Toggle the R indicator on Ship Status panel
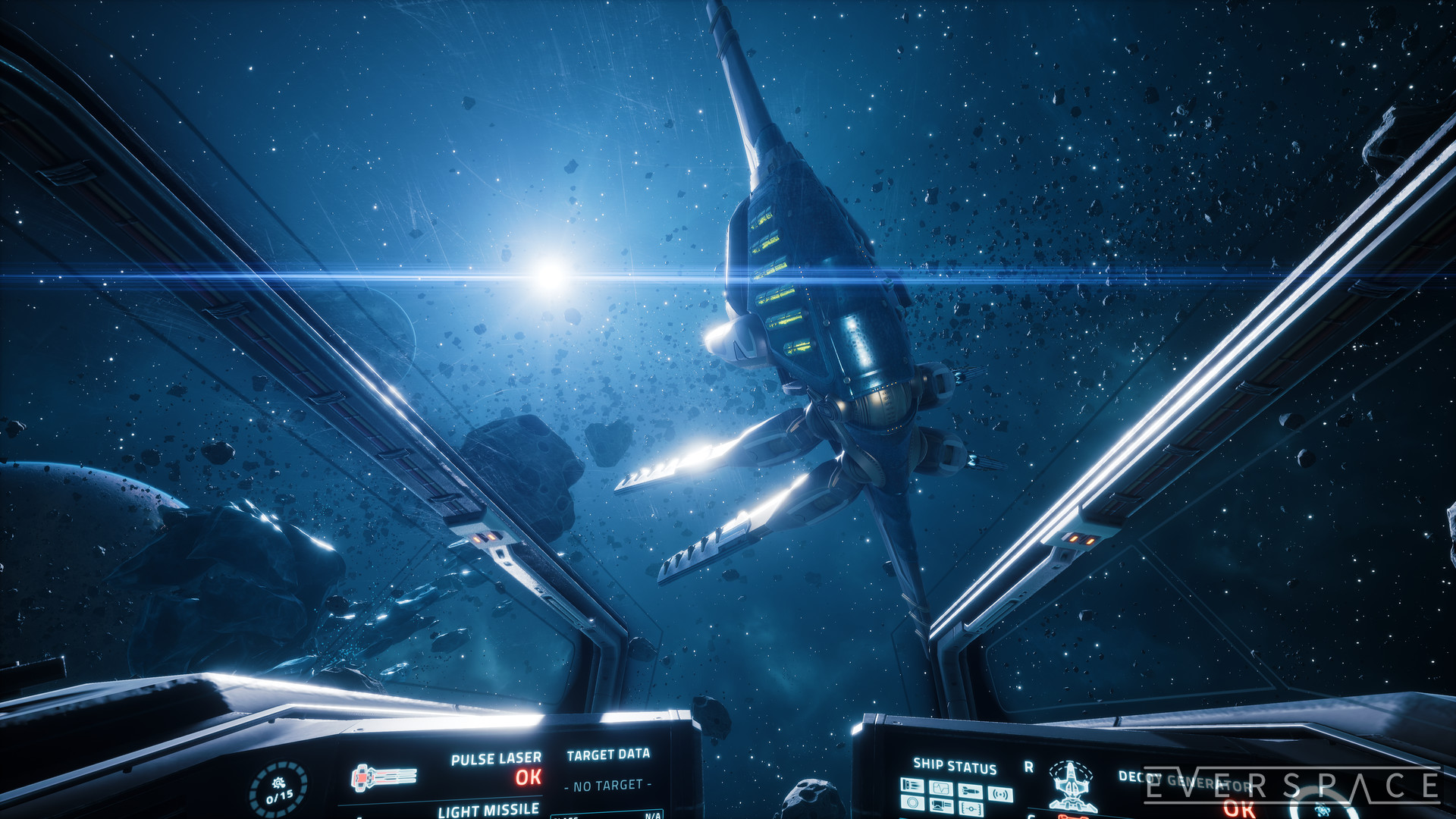The height and width of the screenshot is (819, 1456). [1029, 767]
